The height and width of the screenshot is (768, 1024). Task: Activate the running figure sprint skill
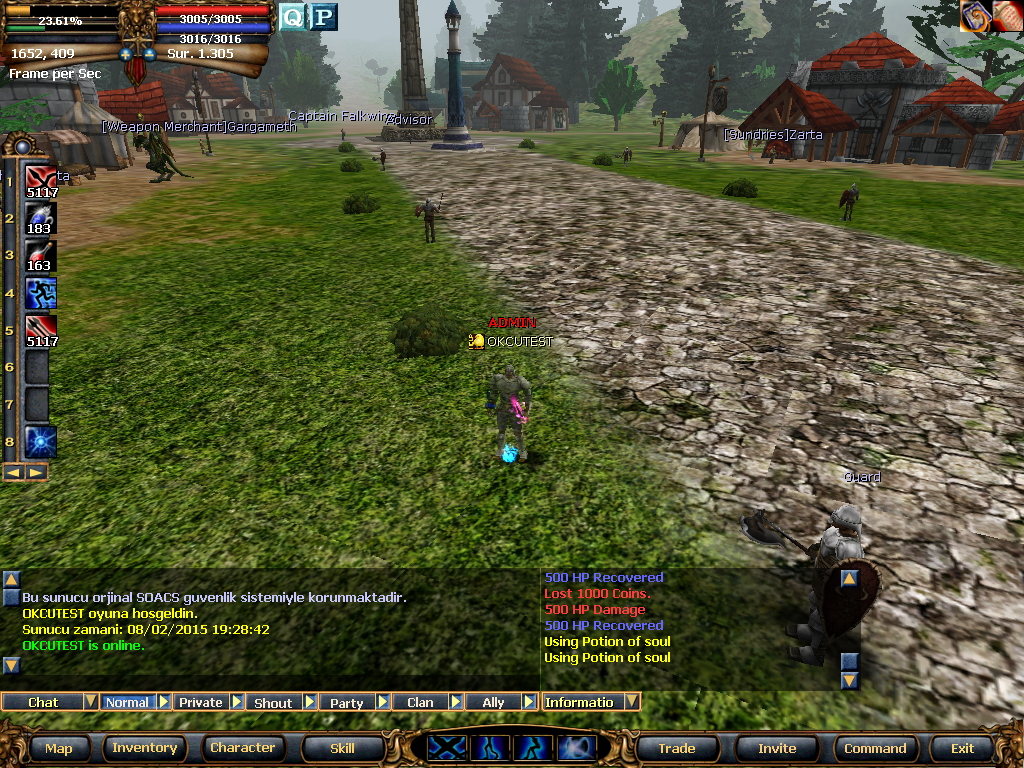point(532,747)
